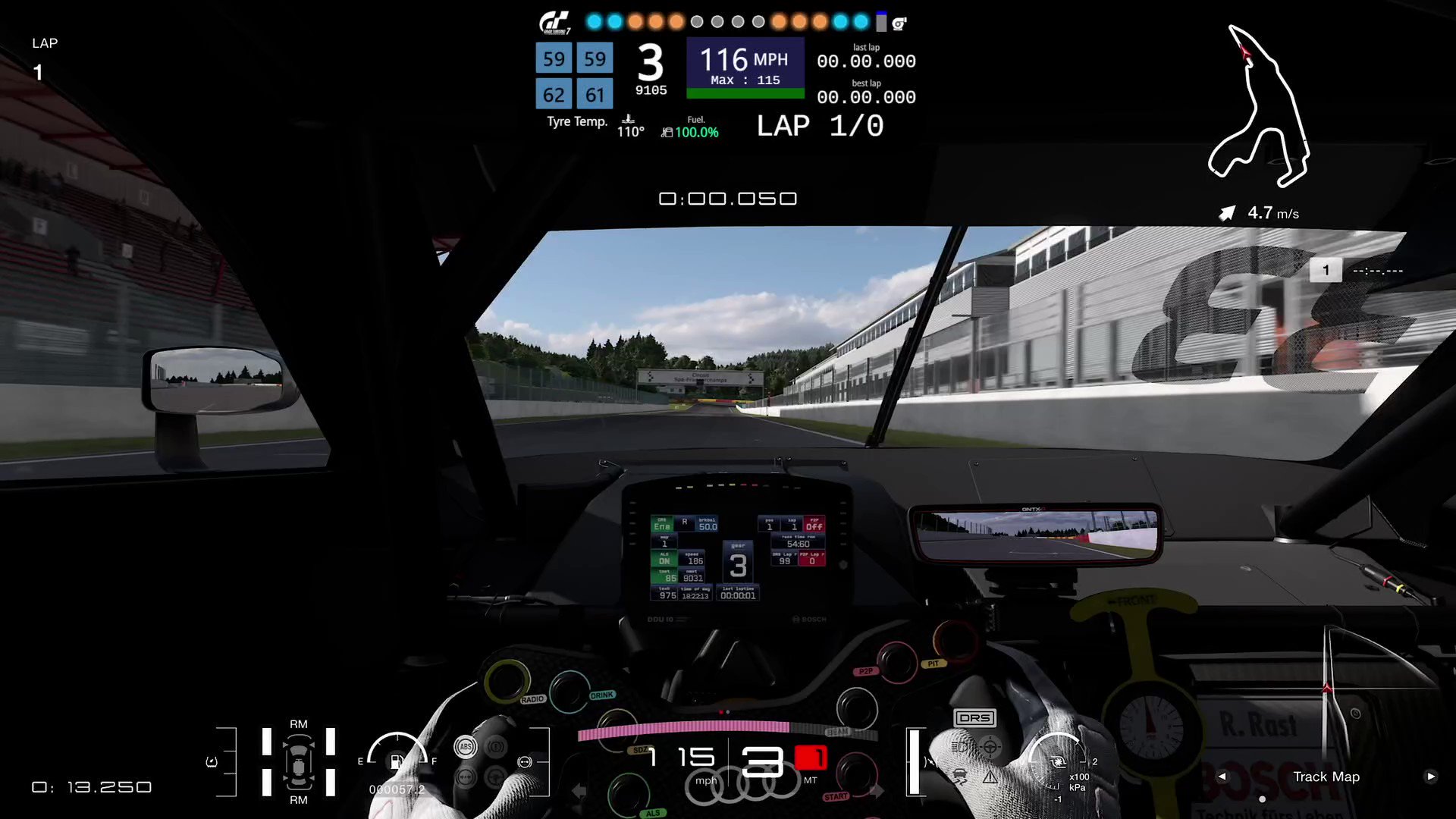This screenshot has width=1456, height=819.
Task: Click the right arrow beside Track Map
Action: click(1431, 777)
